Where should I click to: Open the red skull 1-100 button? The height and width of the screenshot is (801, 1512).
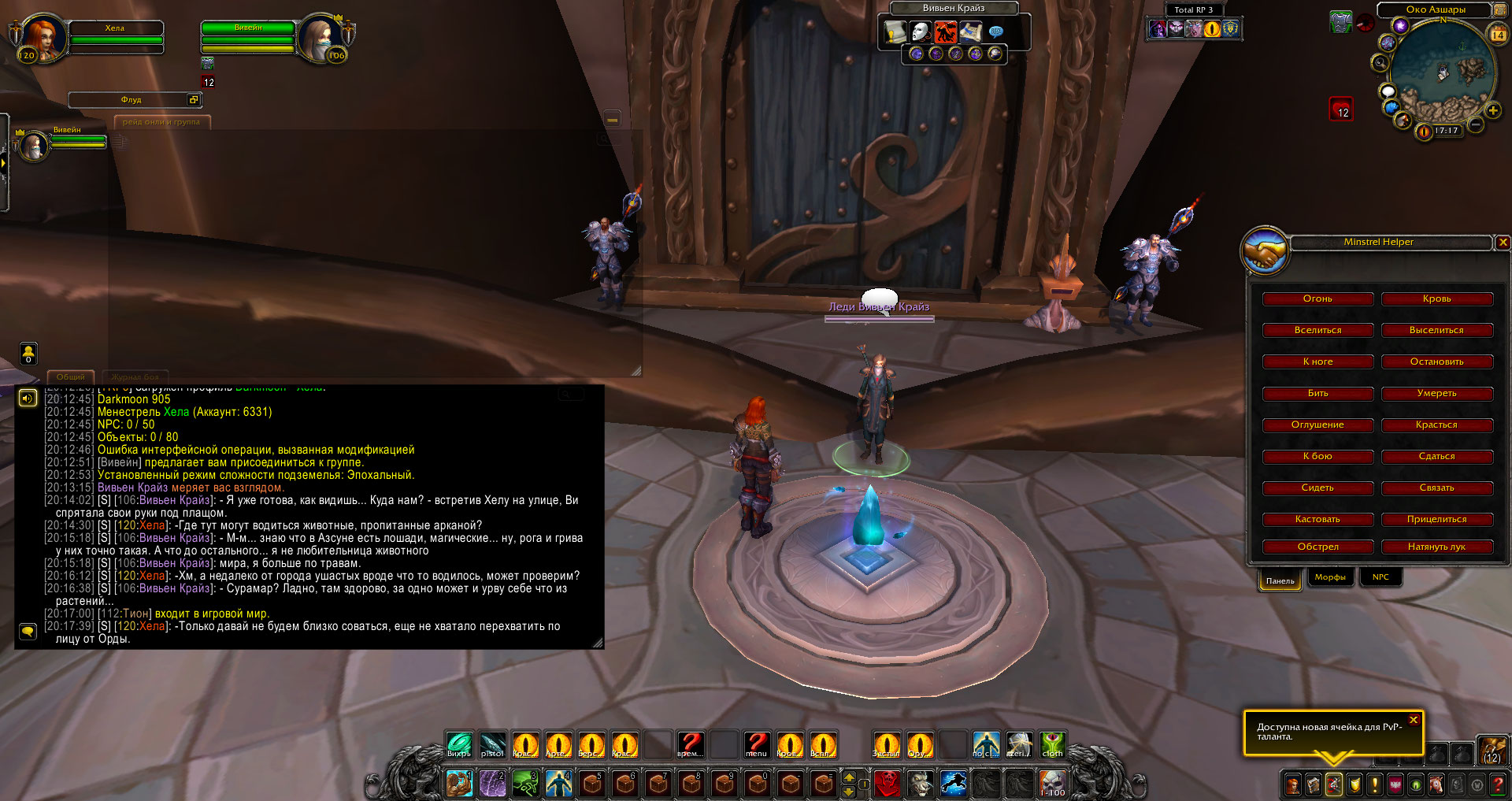pyautogui.click(x=1053, y=783)
